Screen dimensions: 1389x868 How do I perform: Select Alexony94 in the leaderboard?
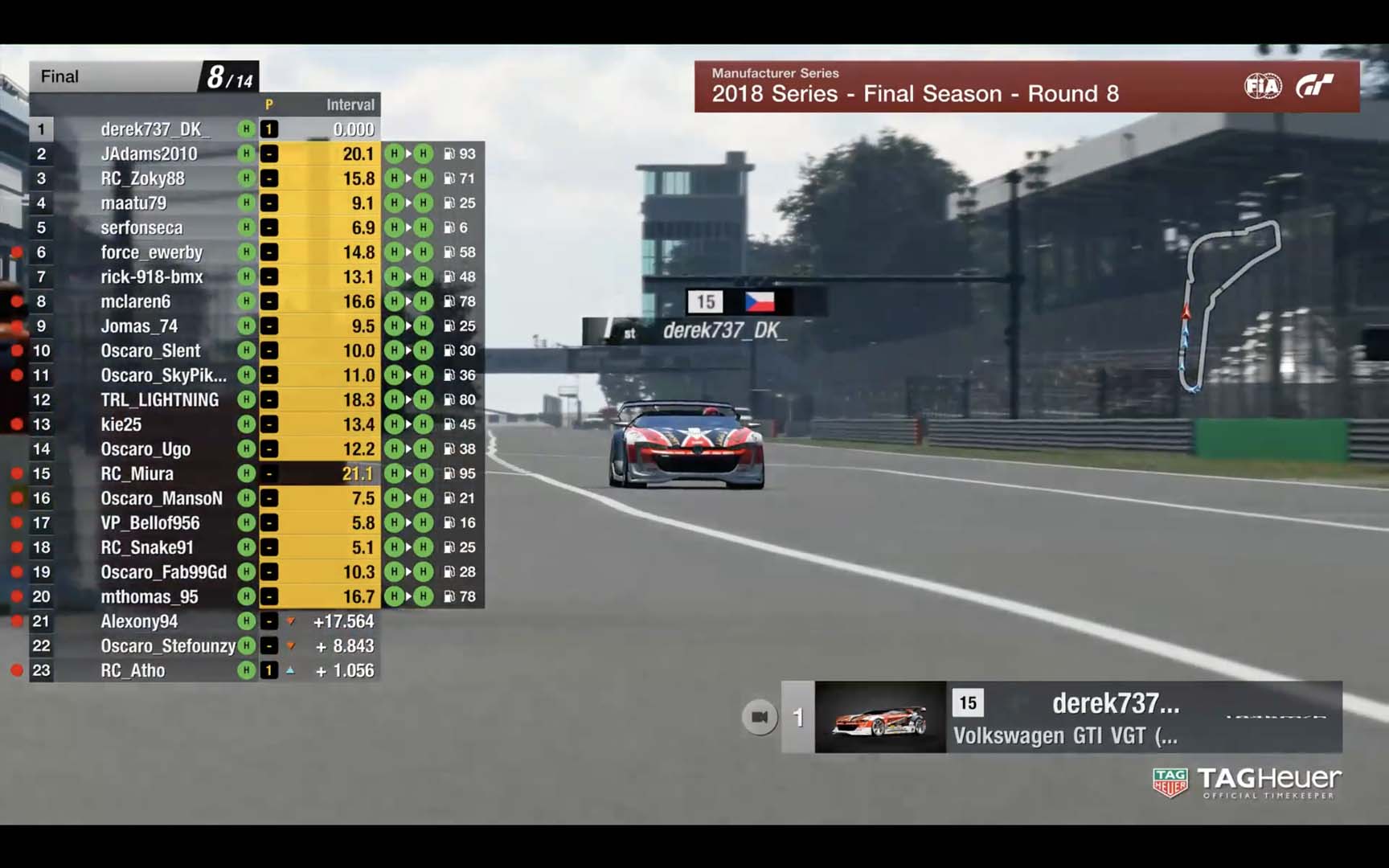139,621
